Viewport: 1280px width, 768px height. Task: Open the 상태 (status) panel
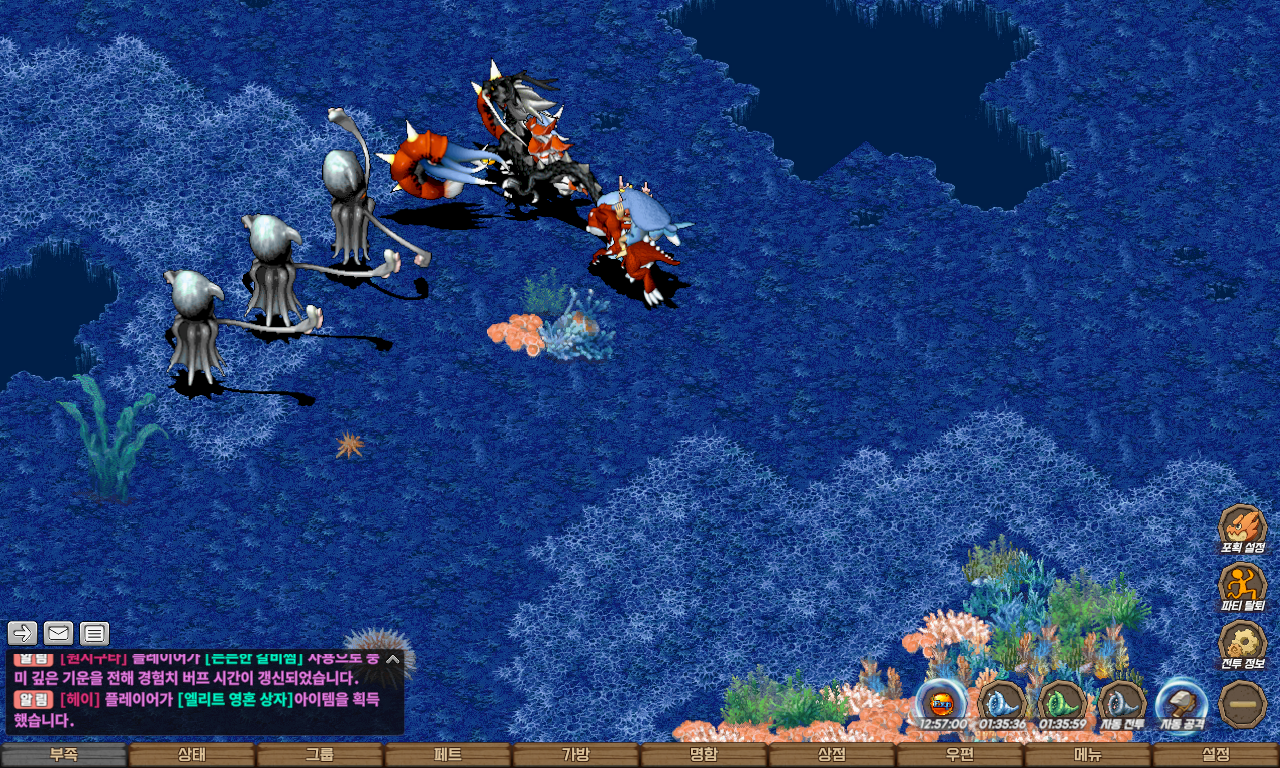tap(192, 755)
